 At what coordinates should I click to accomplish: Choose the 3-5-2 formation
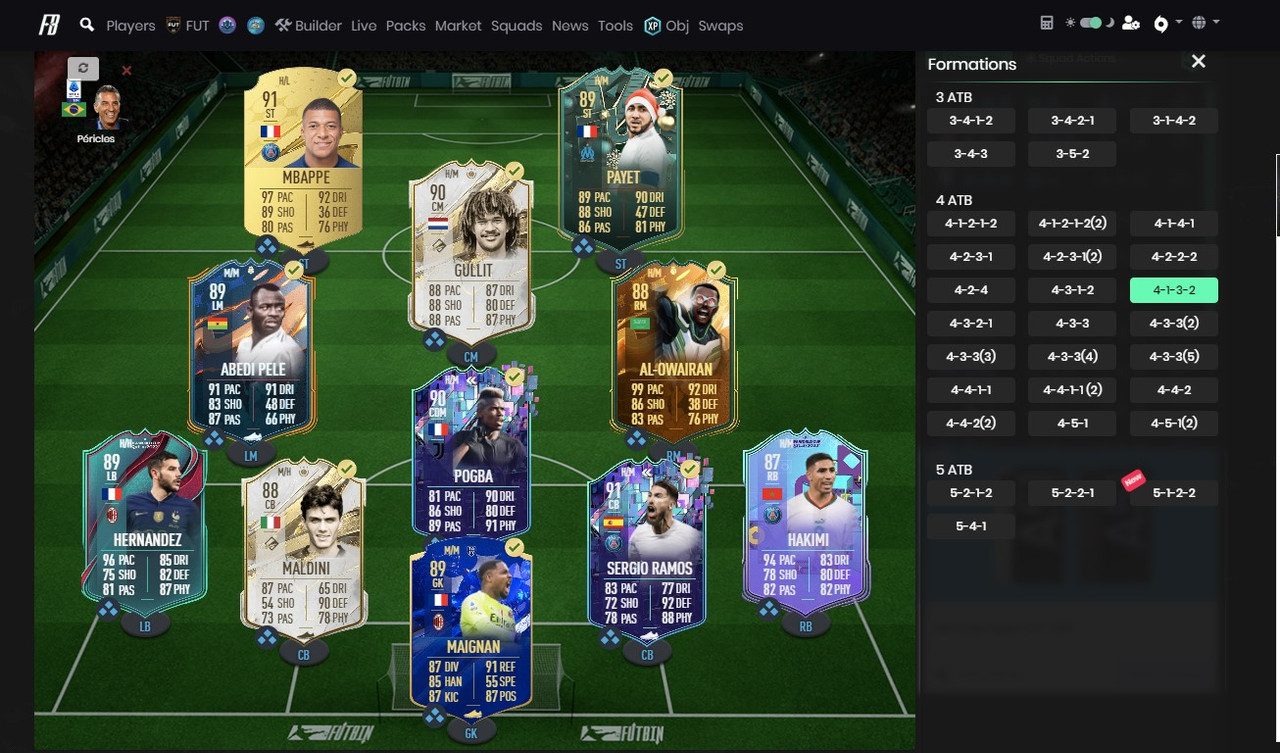pos(1072,154)
